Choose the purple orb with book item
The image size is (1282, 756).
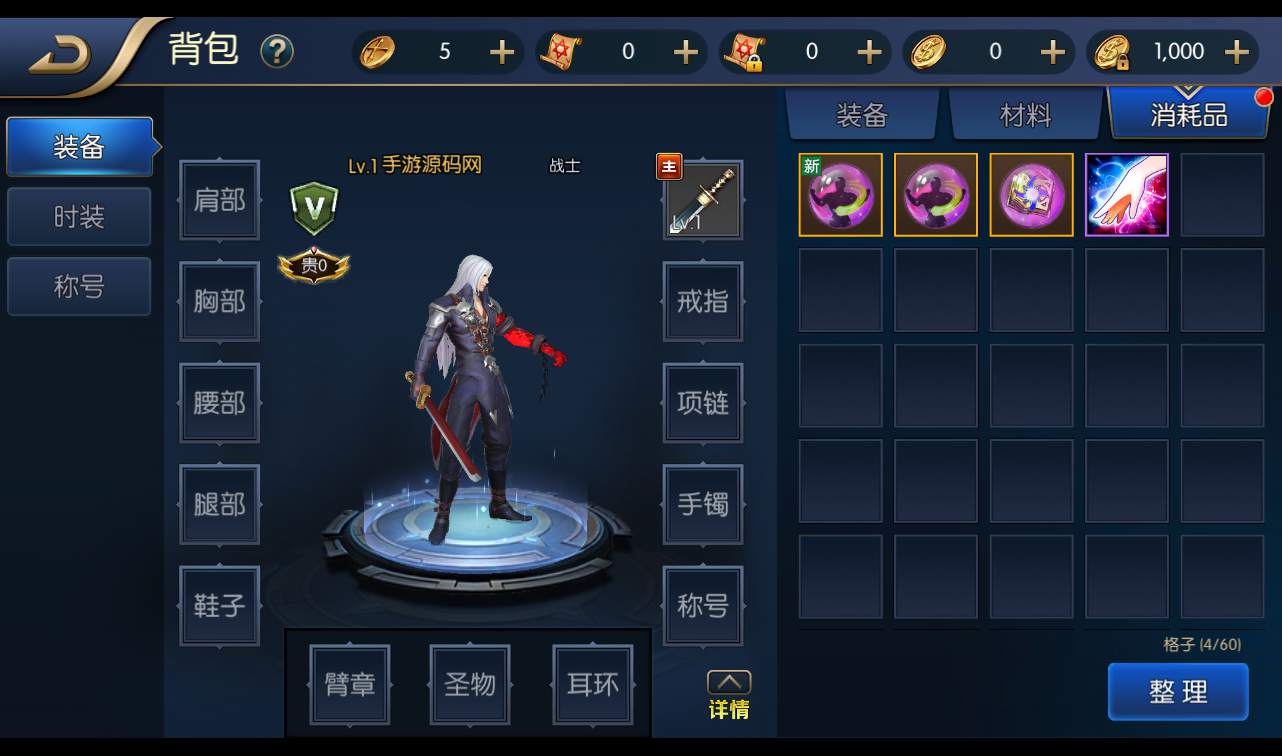(1031, 195)
